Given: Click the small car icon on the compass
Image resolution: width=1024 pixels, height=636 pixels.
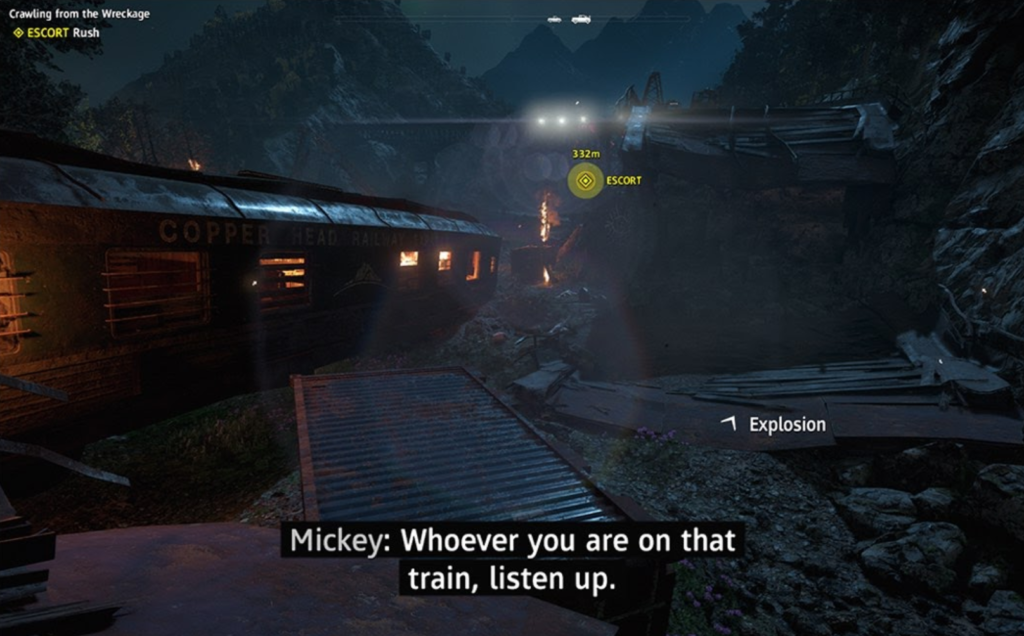Looking at the screenshot, I should 554,19.
